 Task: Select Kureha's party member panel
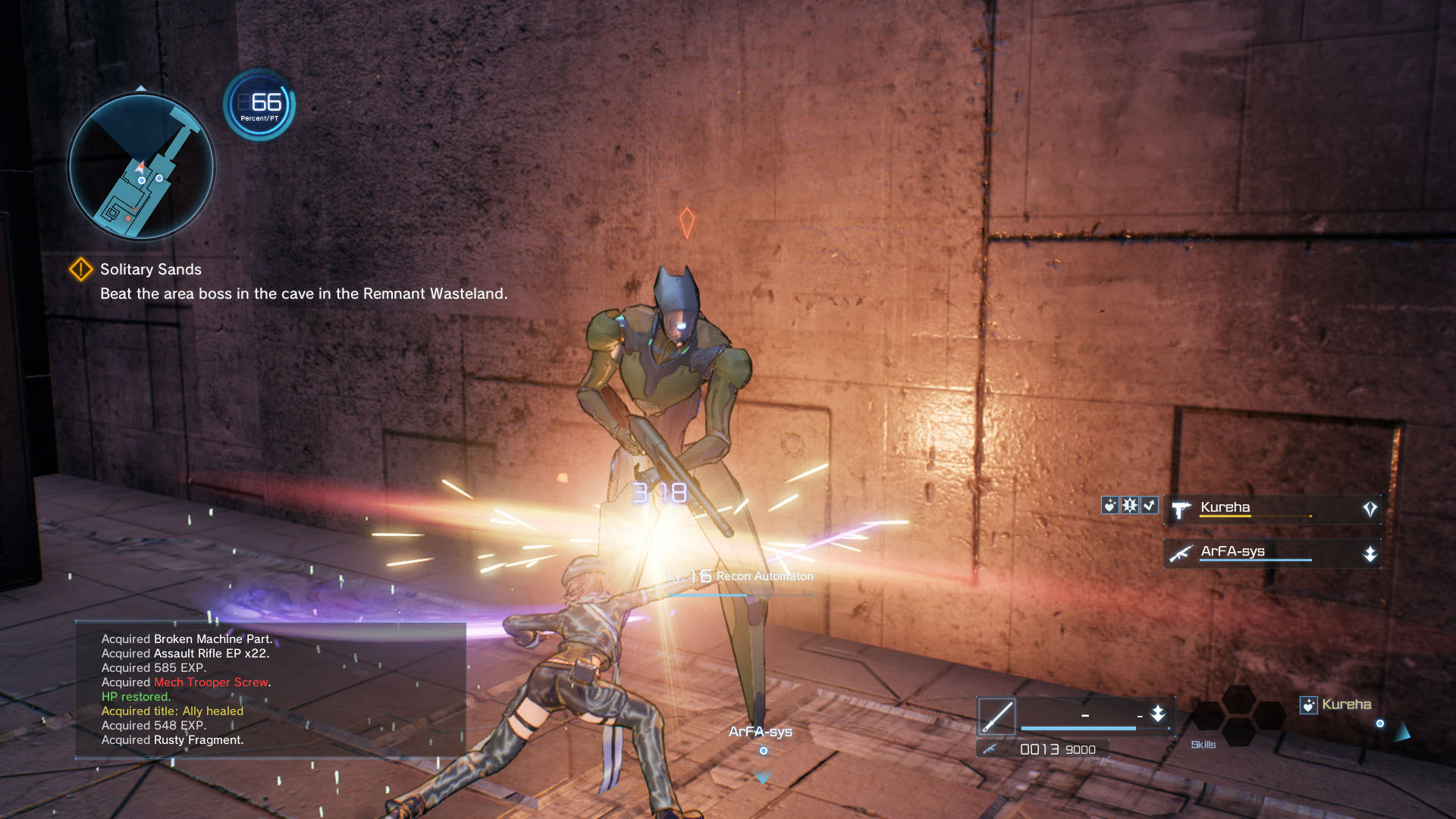pos(1272,509)
